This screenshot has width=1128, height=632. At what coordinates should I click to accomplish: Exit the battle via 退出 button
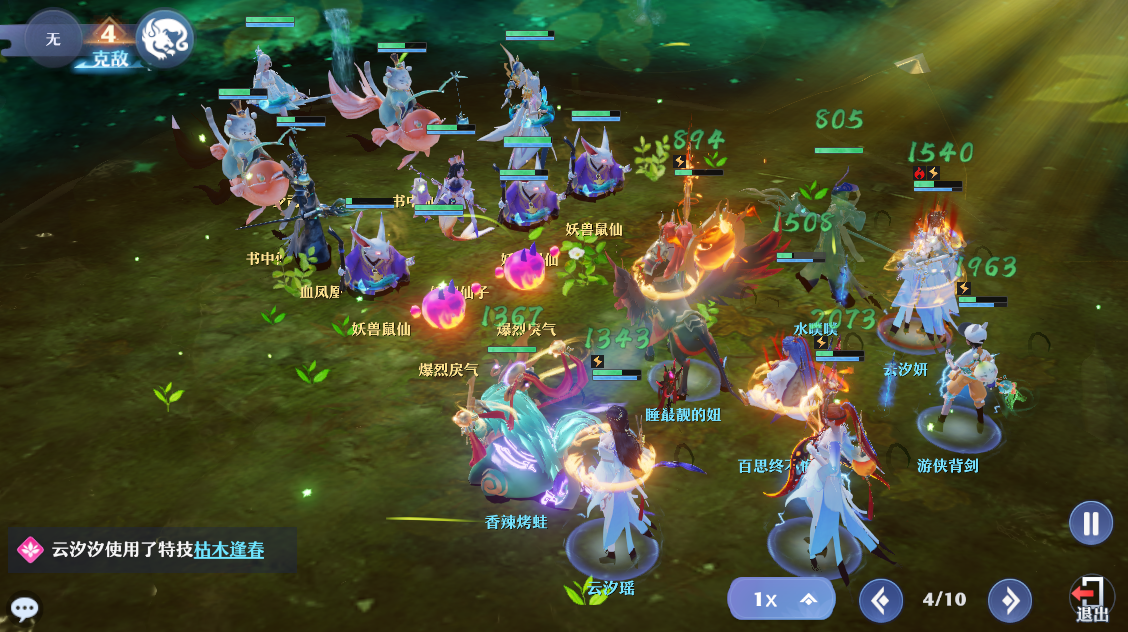coord(1091,600)
